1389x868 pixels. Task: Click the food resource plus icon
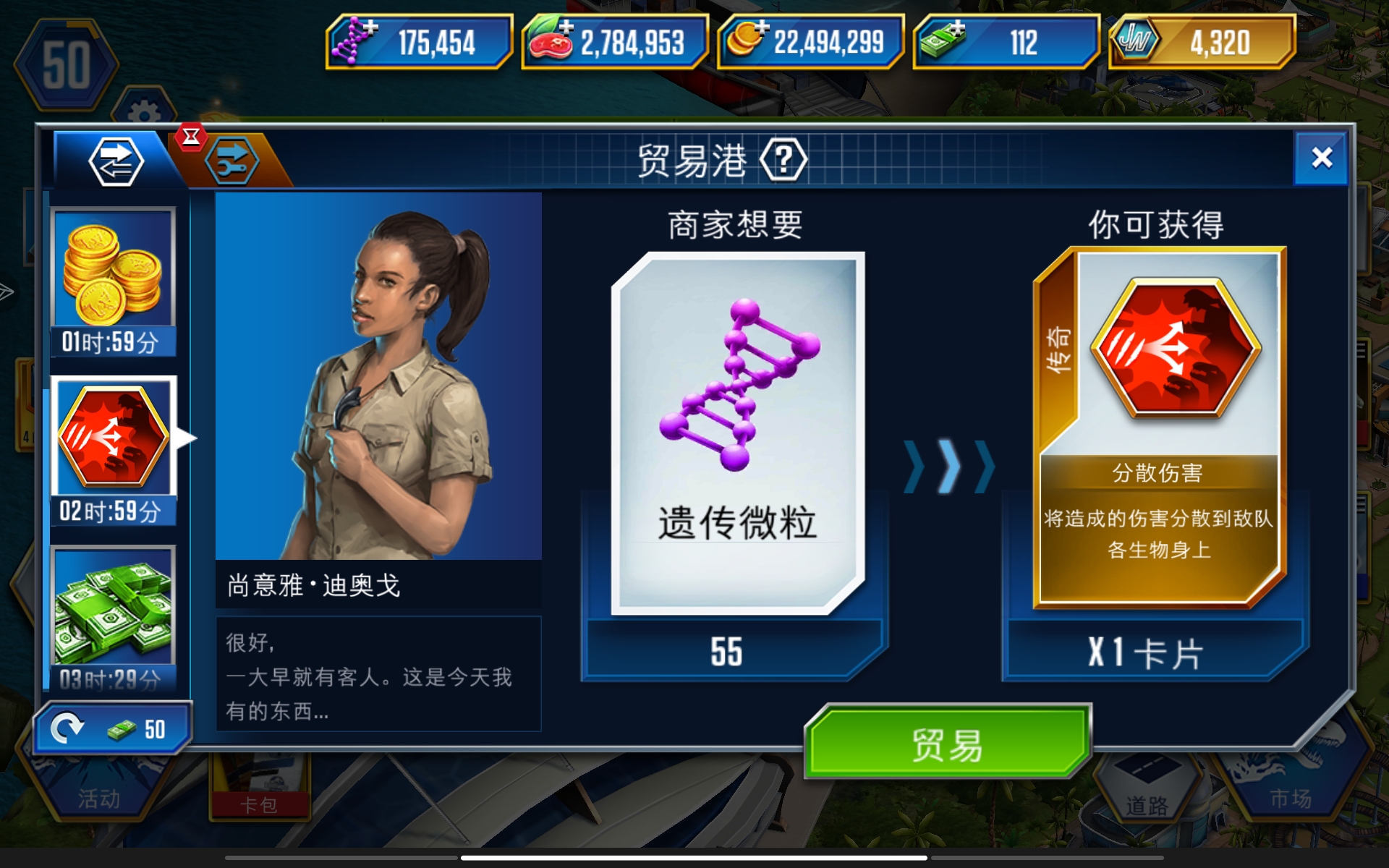point(566,27)
